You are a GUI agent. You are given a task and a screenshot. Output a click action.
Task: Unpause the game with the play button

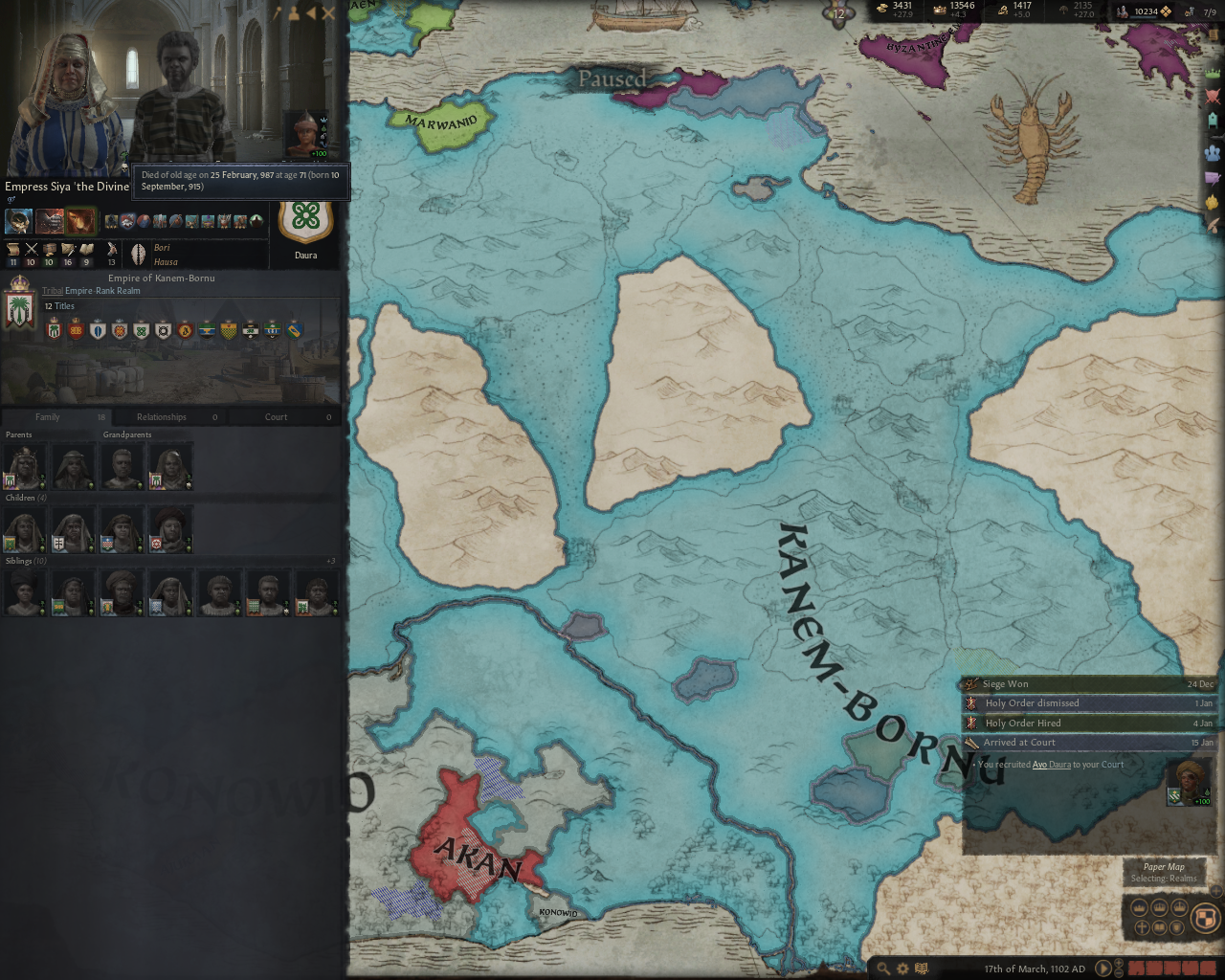point(1104,968)
